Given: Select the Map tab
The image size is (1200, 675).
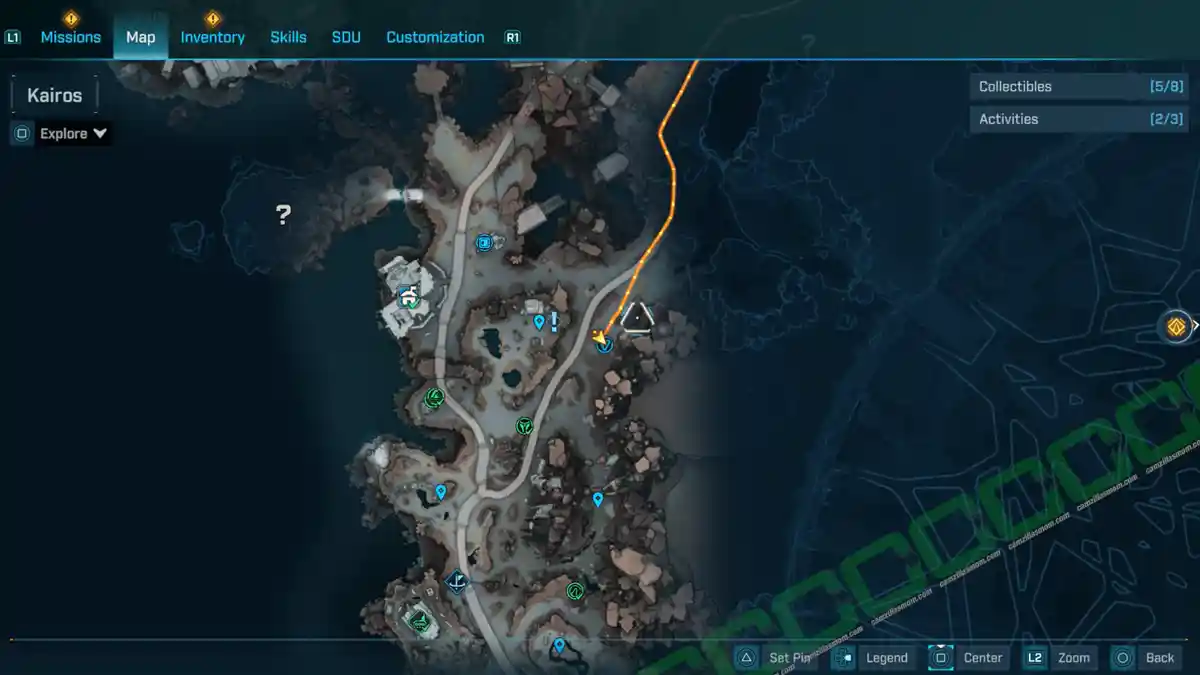Looking at the screenshot, I should [x=140, y=37].
